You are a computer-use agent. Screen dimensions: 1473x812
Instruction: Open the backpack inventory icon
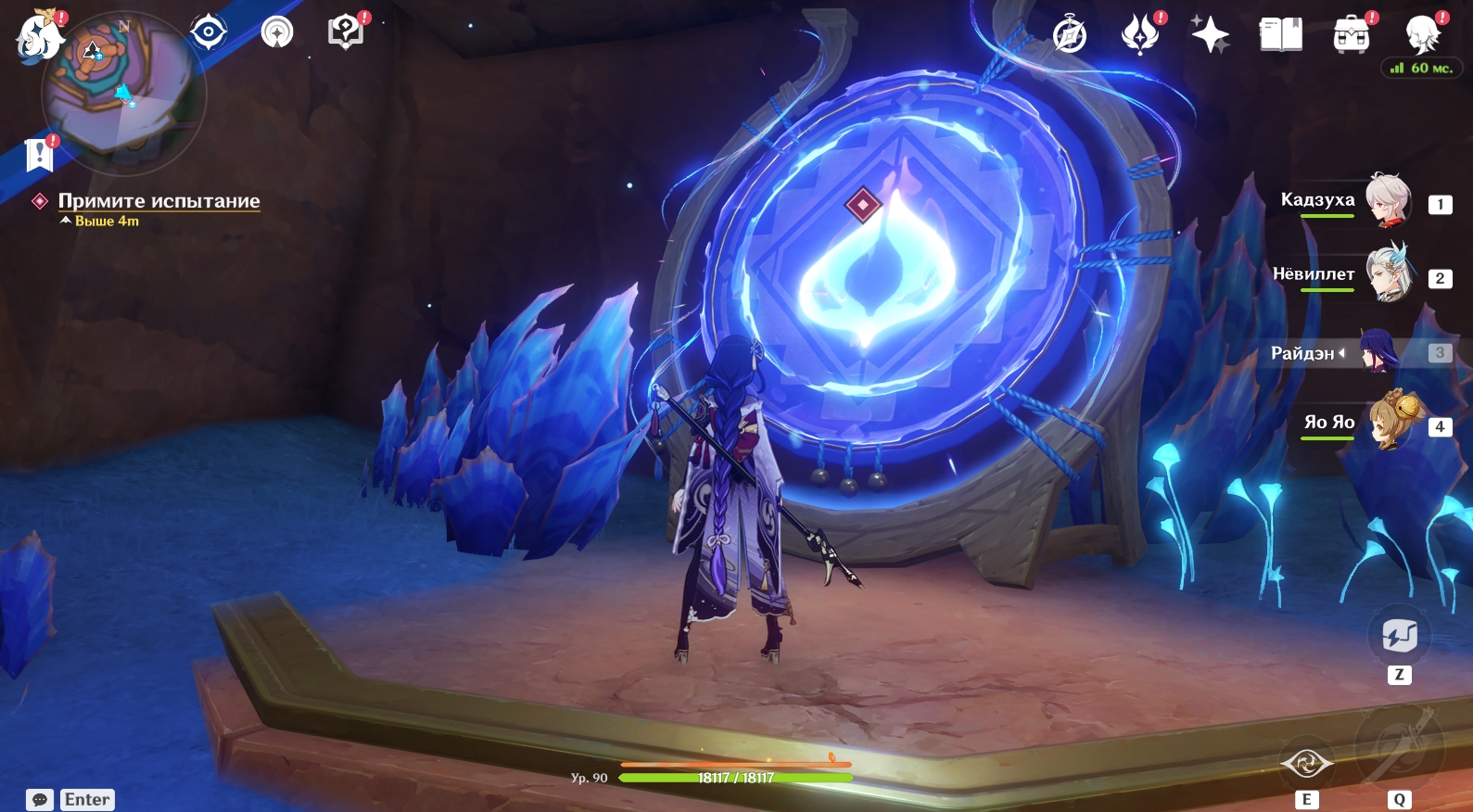pyautogui.click(x=1351, y=35)
